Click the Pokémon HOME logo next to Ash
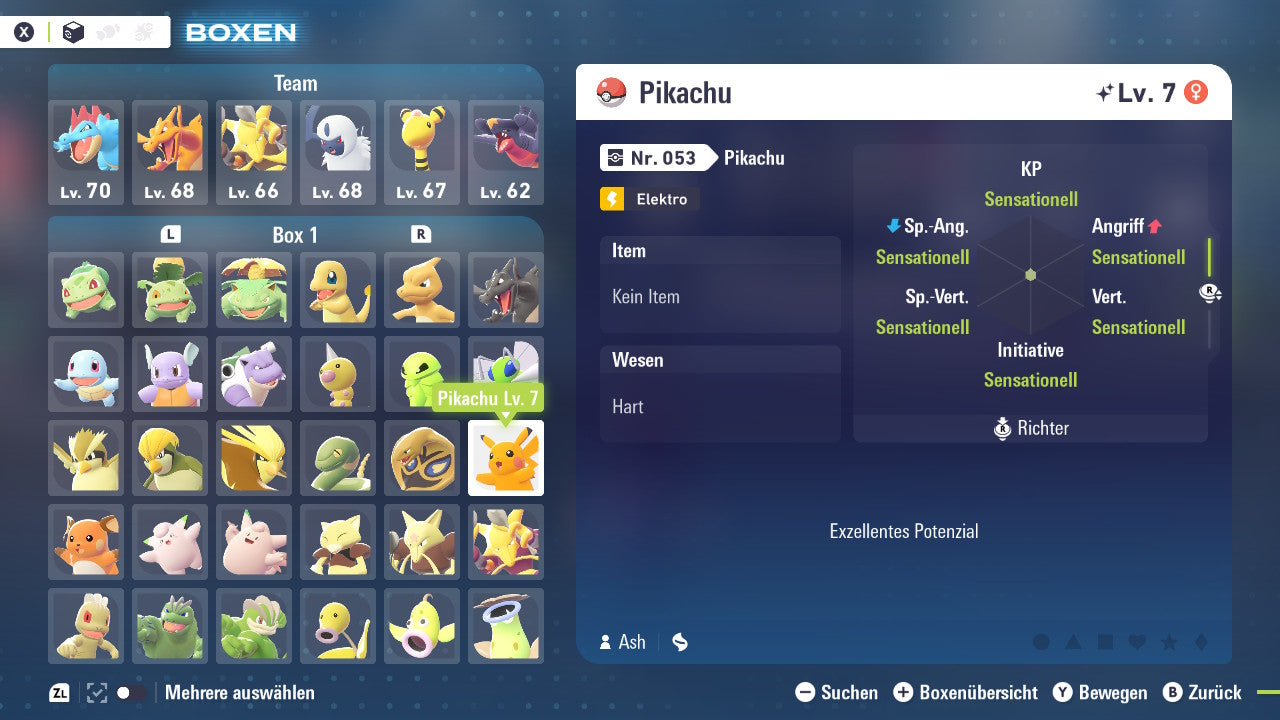 pos(679,642)
